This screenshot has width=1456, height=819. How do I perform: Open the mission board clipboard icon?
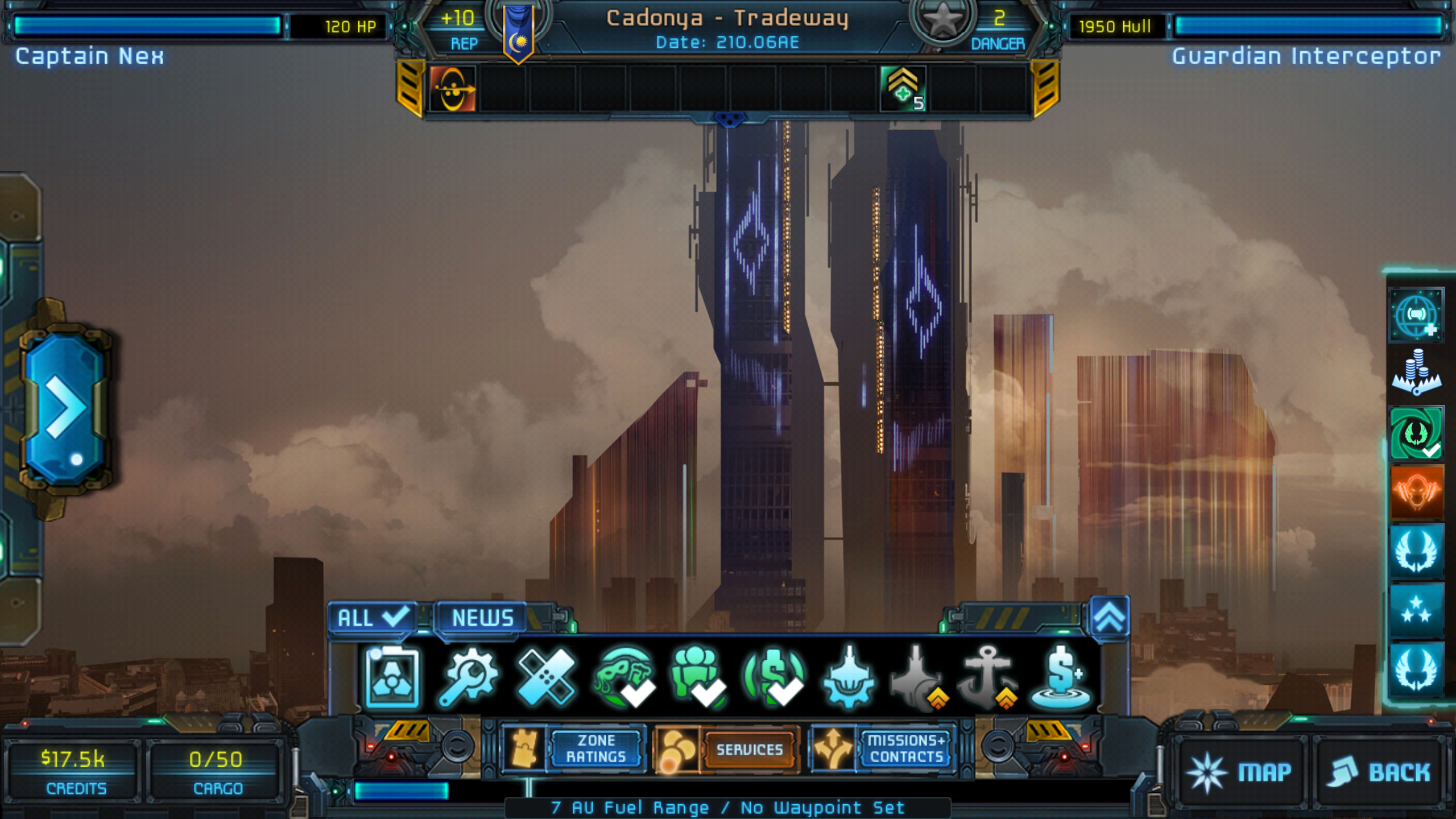point(392,677)
